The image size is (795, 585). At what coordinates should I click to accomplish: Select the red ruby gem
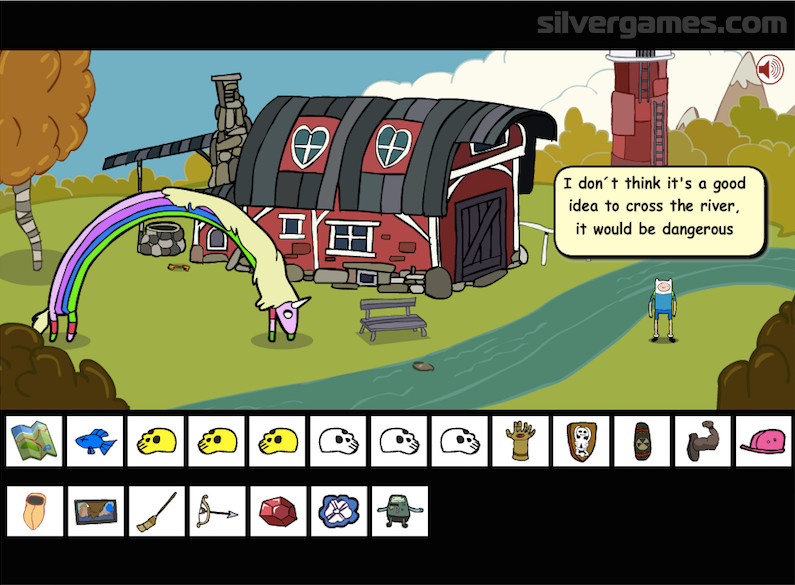pyautogui.click(x=277, y=511)
